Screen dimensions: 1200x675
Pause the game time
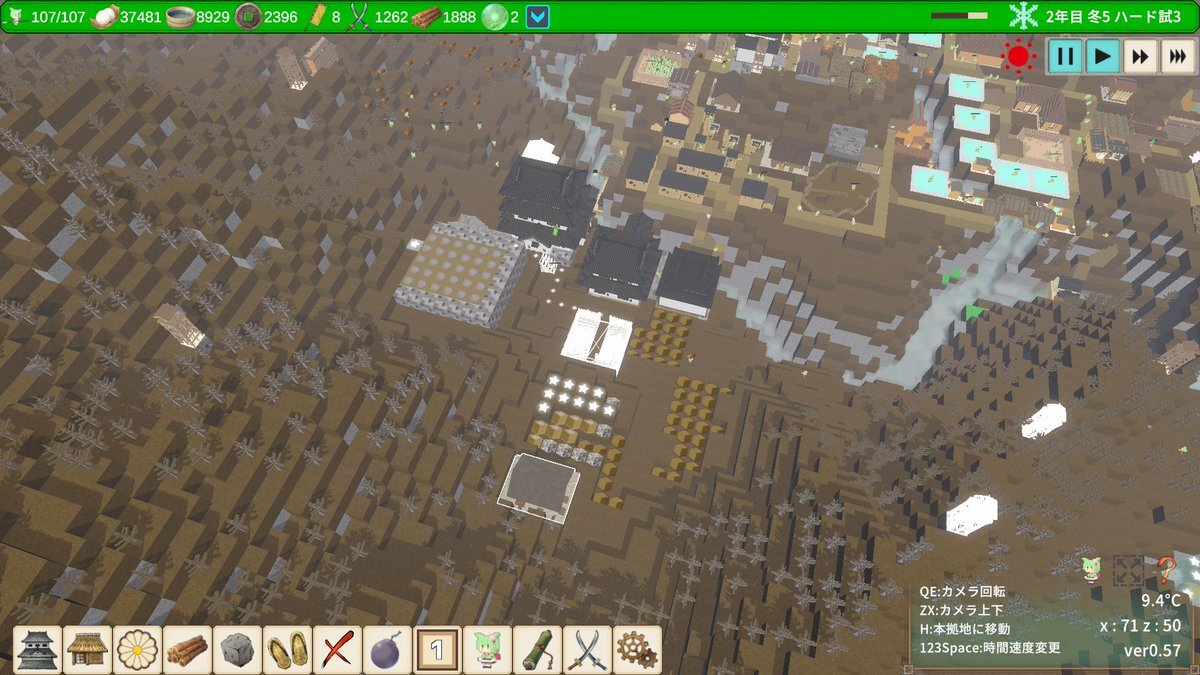(1065, 56)
